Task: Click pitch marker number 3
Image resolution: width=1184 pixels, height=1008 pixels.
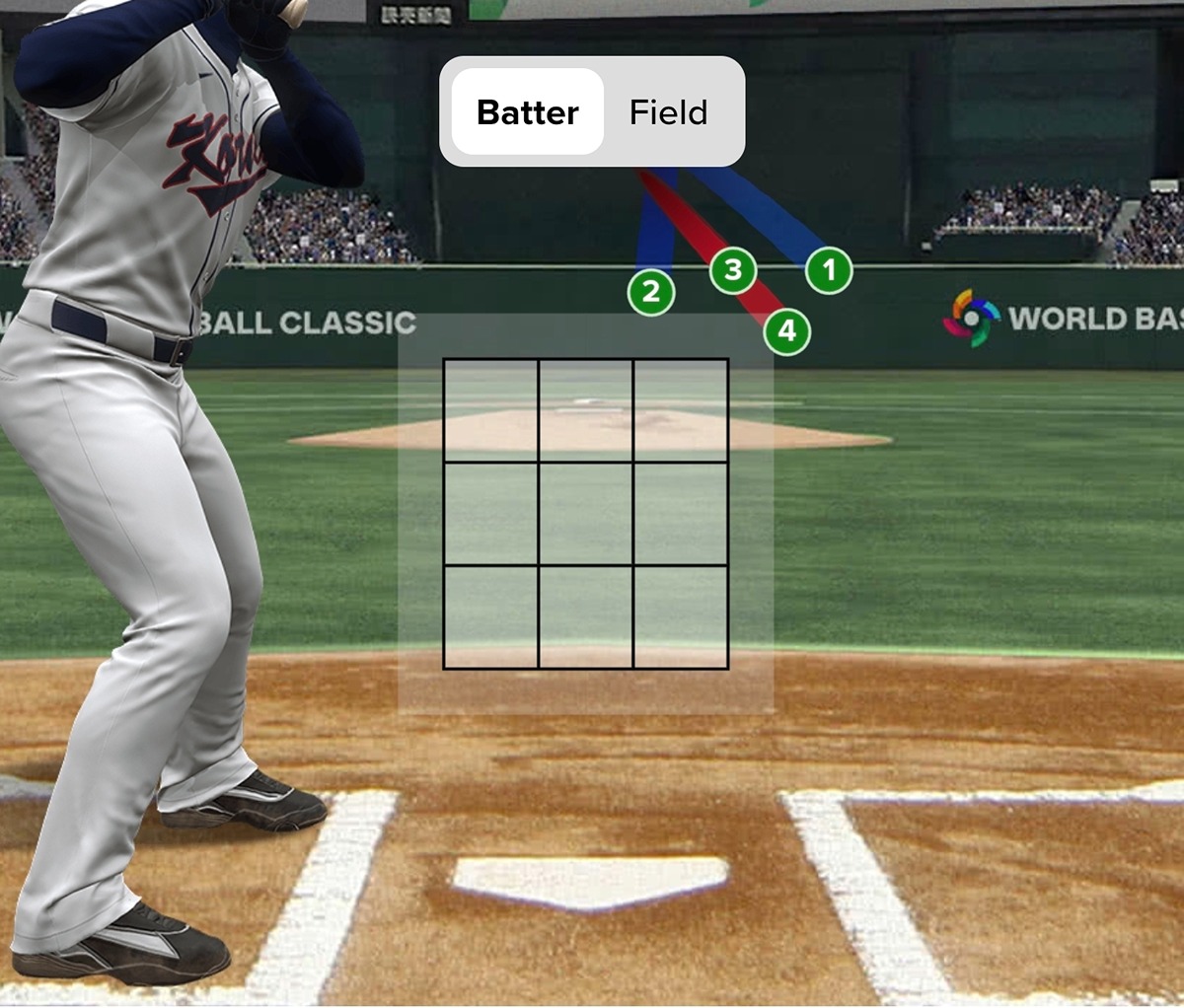Action: point(733,270)
